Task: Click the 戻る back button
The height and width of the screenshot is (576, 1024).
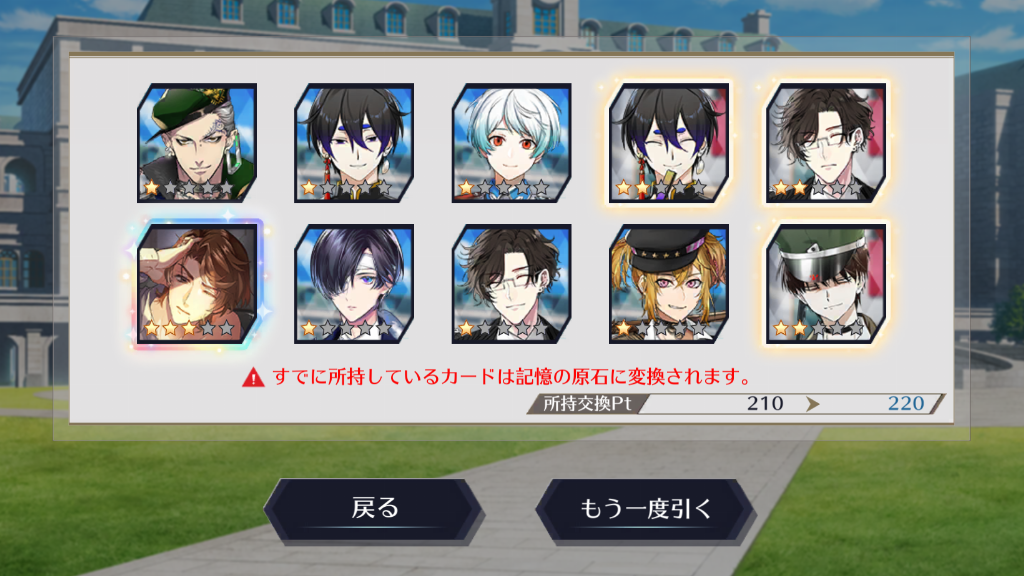Action: click(x=374, y=509)
